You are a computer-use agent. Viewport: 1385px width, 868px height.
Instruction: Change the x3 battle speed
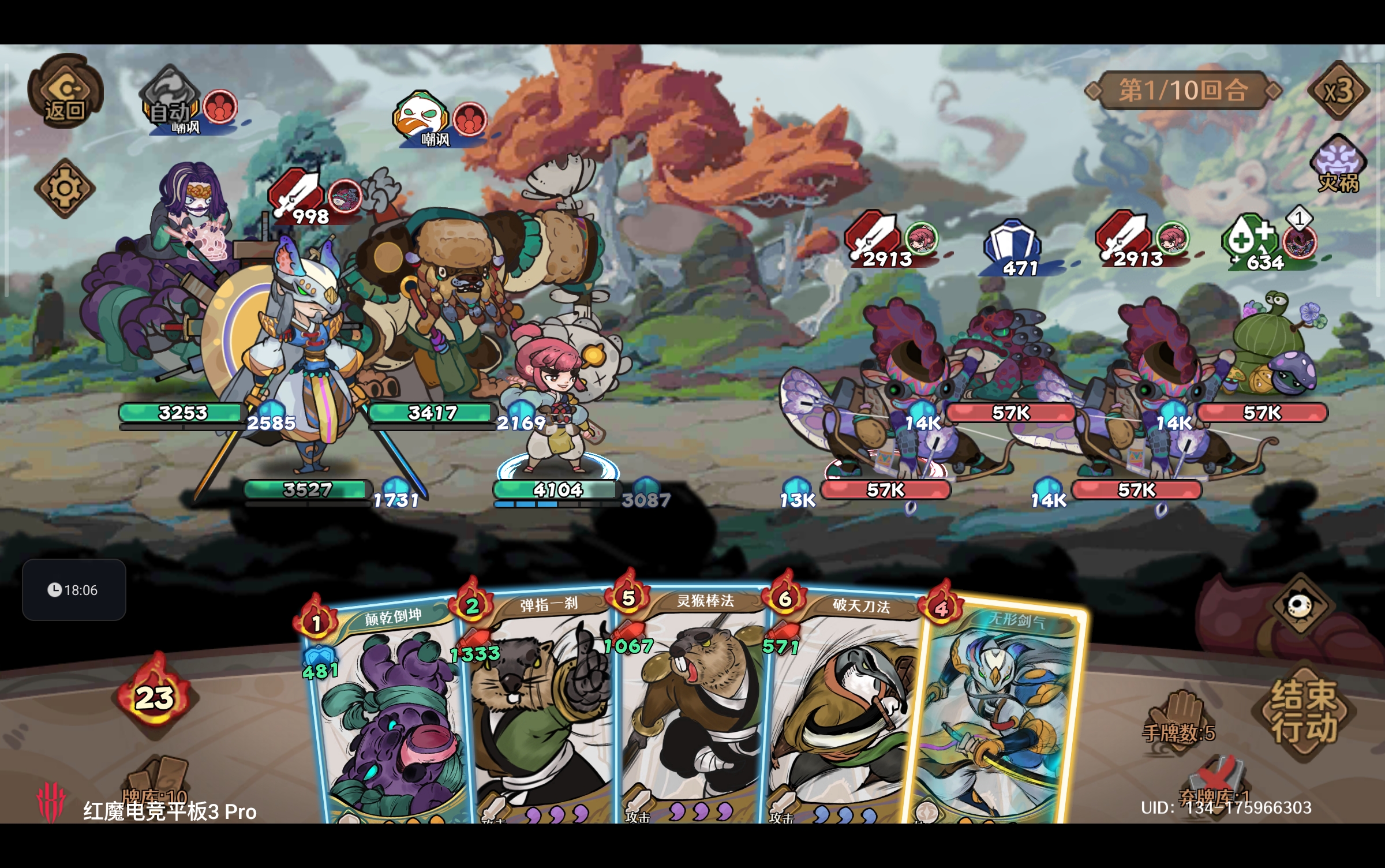pyautogui.click(x=1338, y=91)
